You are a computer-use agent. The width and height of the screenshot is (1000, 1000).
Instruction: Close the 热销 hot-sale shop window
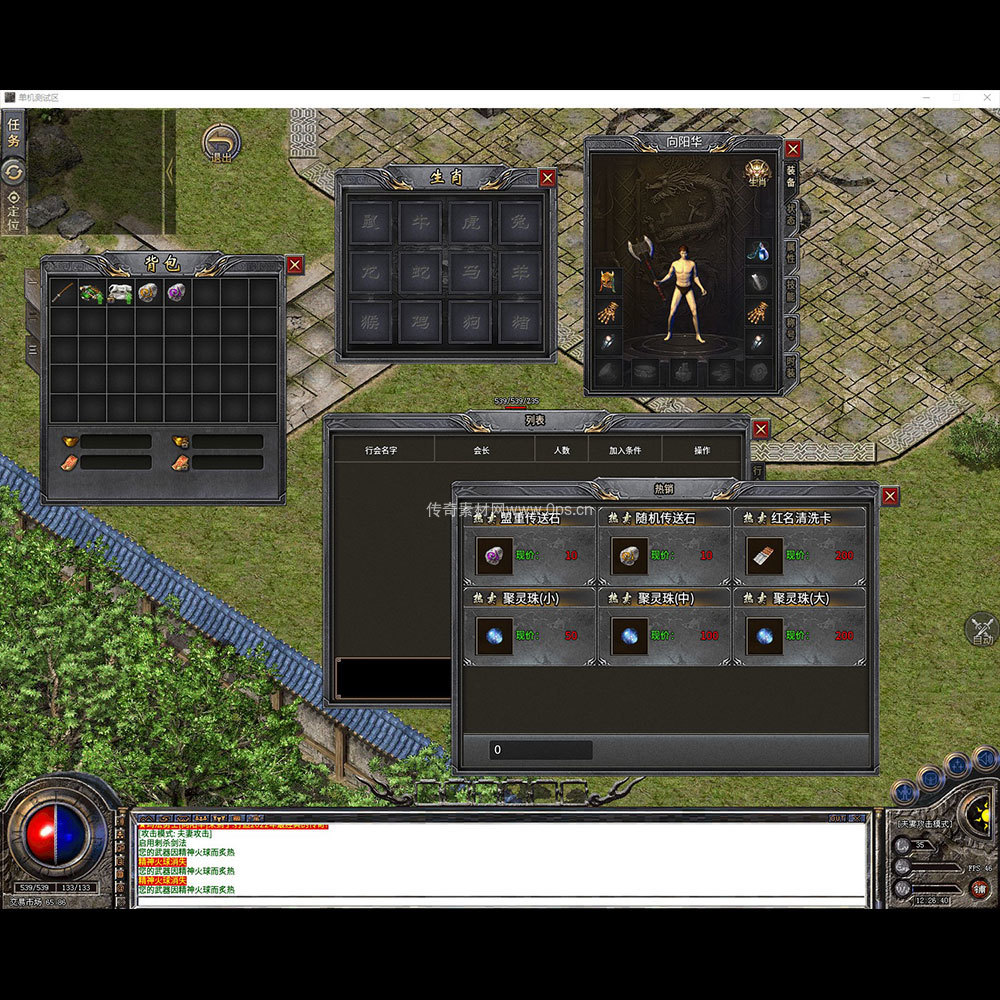890,496
